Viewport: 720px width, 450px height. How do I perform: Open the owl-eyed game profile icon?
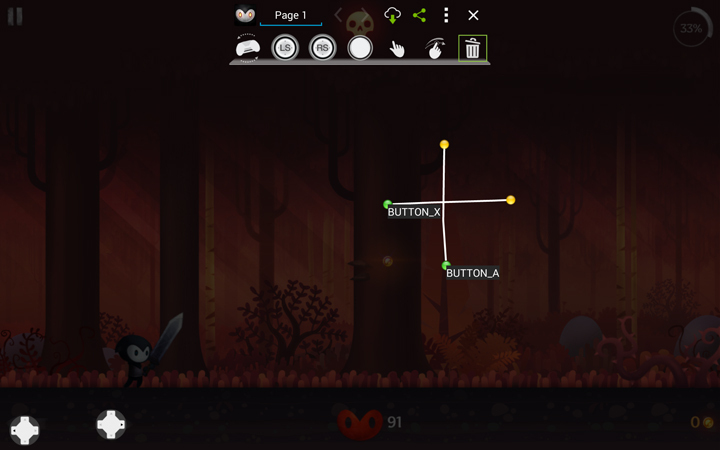coord(245,15)
